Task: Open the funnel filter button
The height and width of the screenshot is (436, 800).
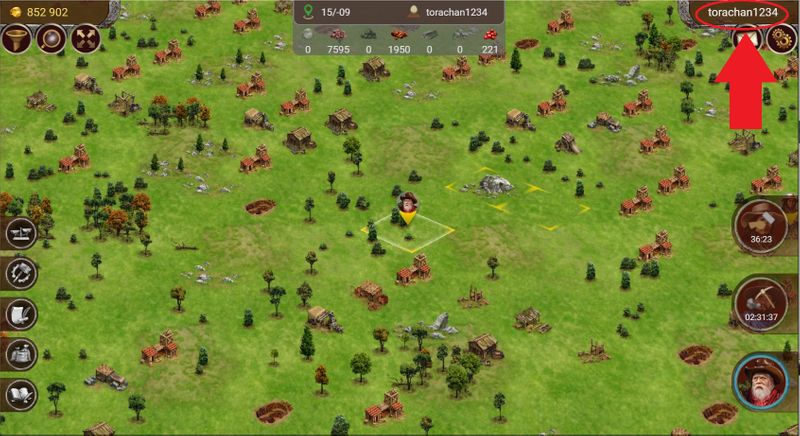Action: coord(18,40)
